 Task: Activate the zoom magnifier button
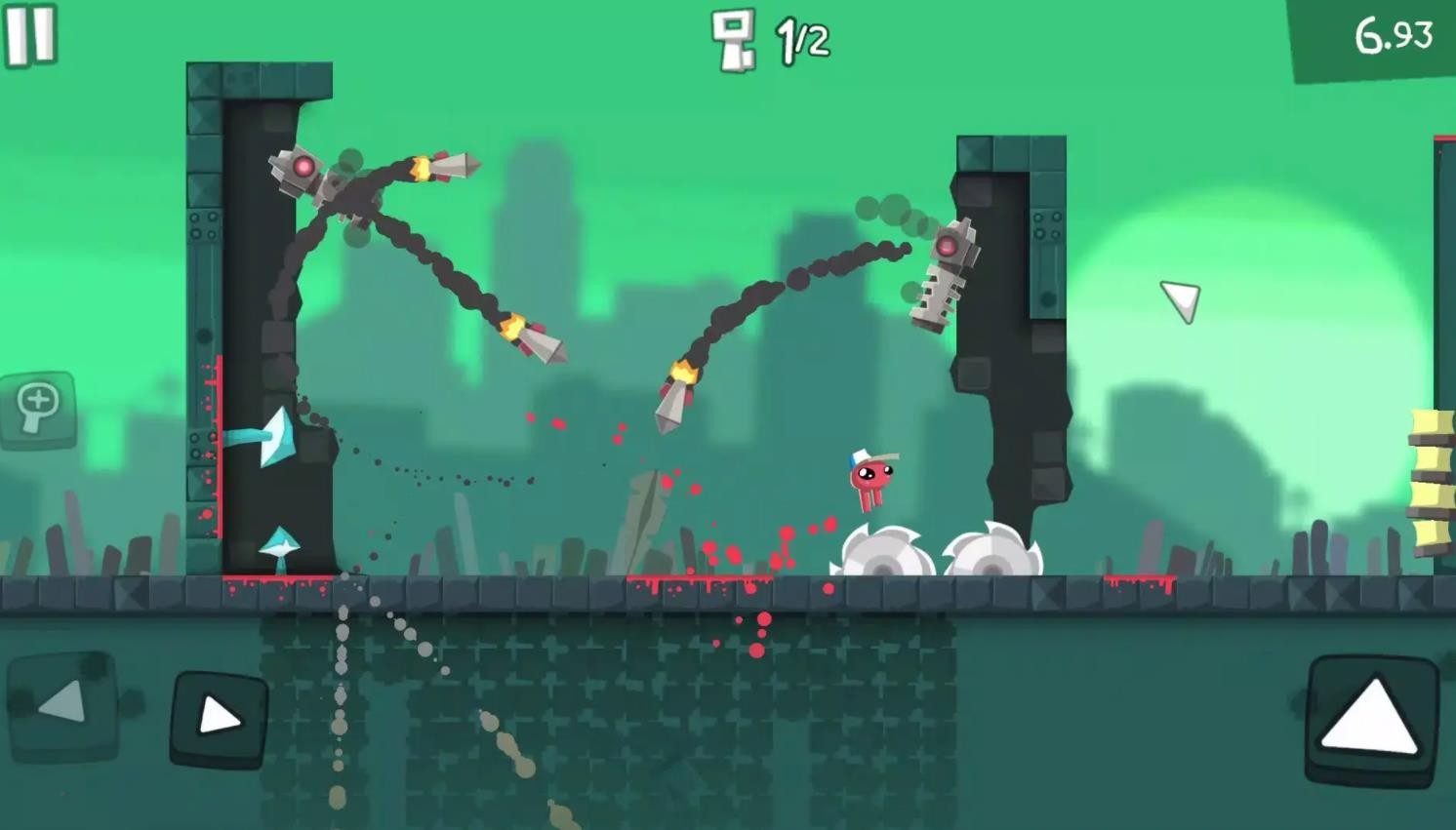(x=38, y=409)
